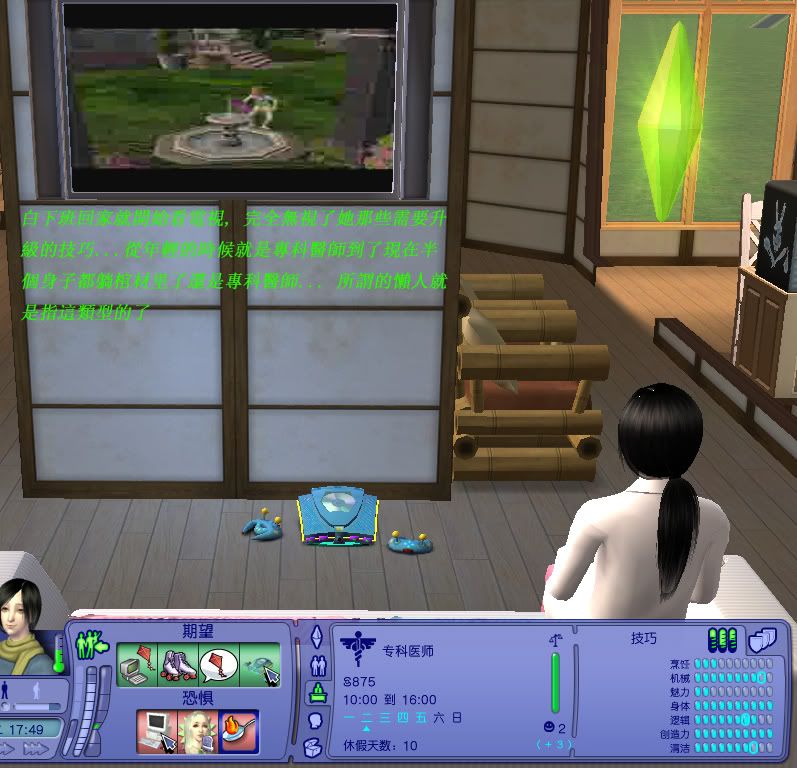This screenshot has width=797, height=768.
Task: Switch to the relationships panel tab
Action: [318, 665]
